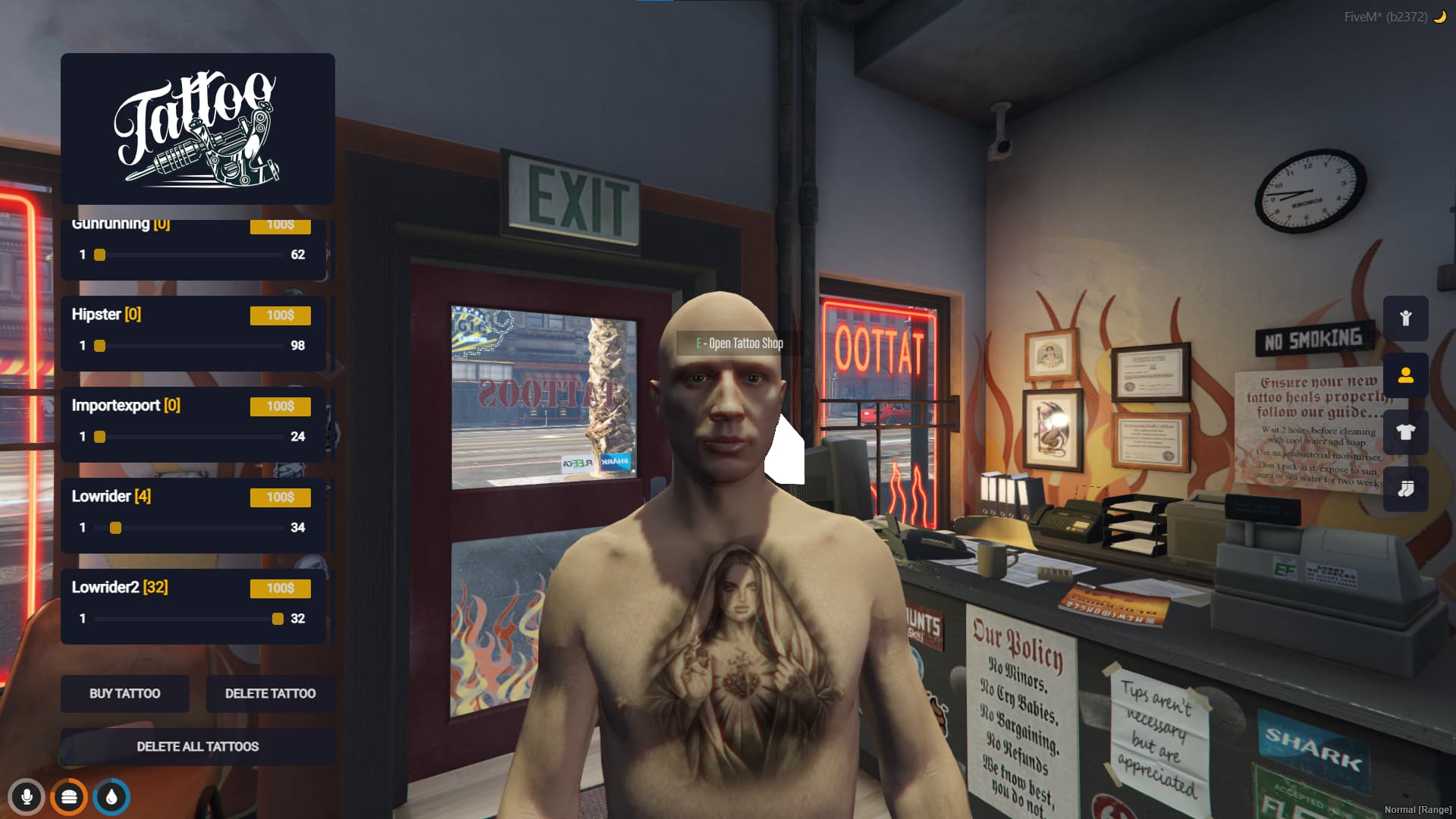Click the microphone voice indicator

(x=28, y=797)
